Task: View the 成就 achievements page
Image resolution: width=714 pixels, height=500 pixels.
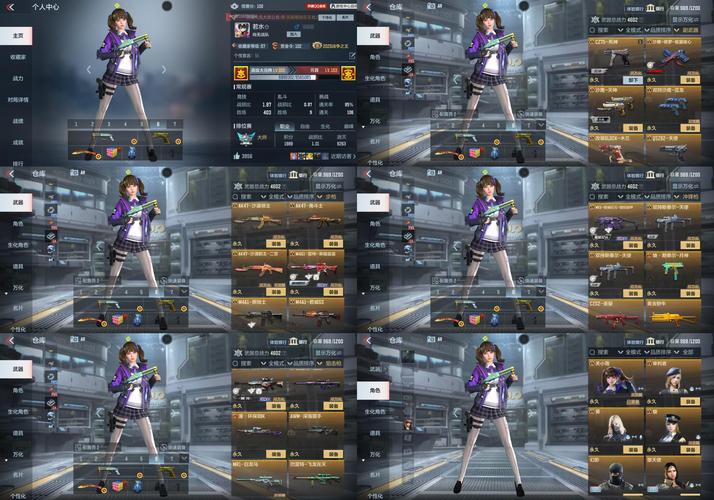Action: click(17, 142)
